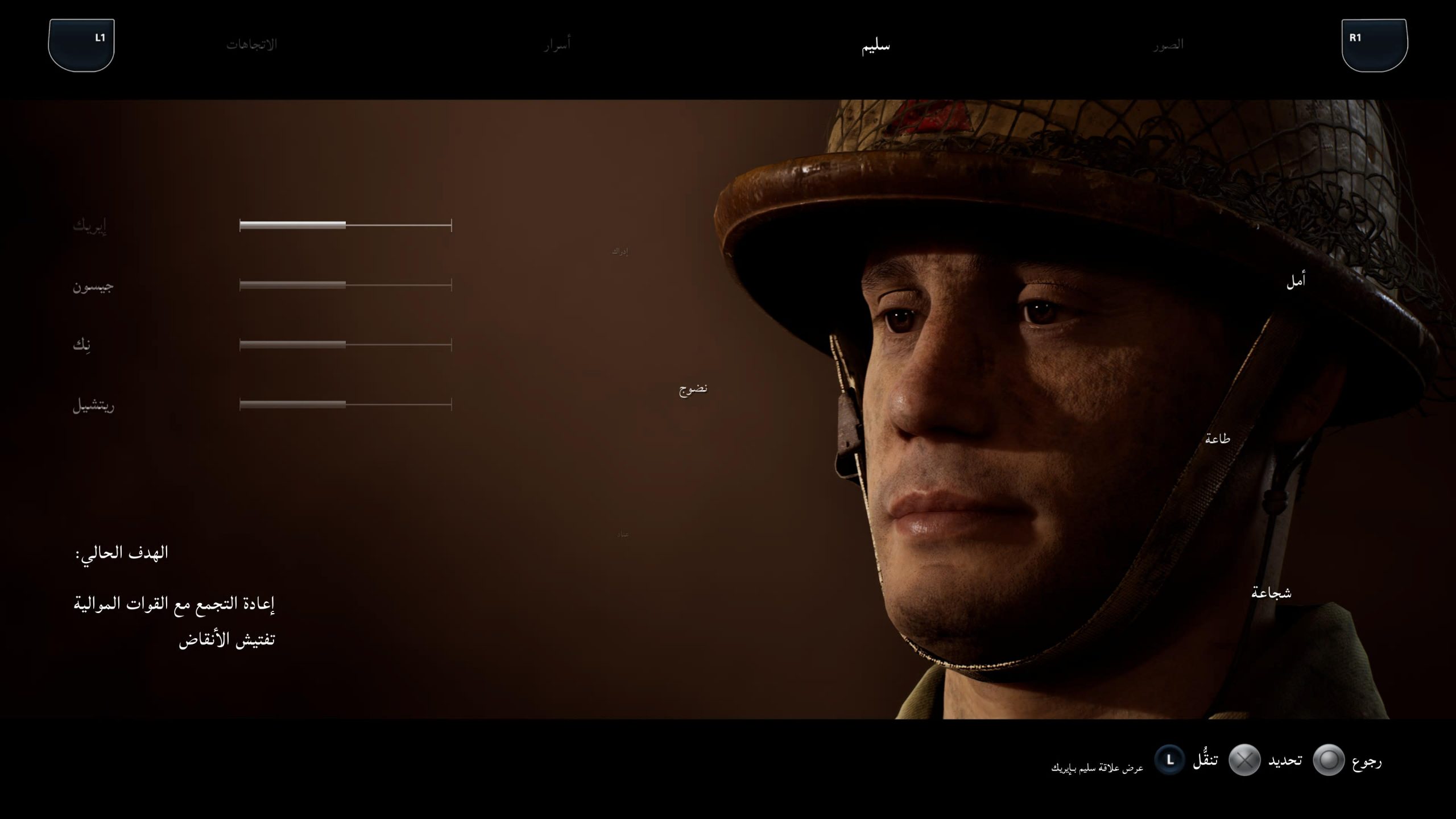Image resolution: width=1456 pixels, height=819 pixels.
Task: Open the أسرار tab
Action: [556, 44]
